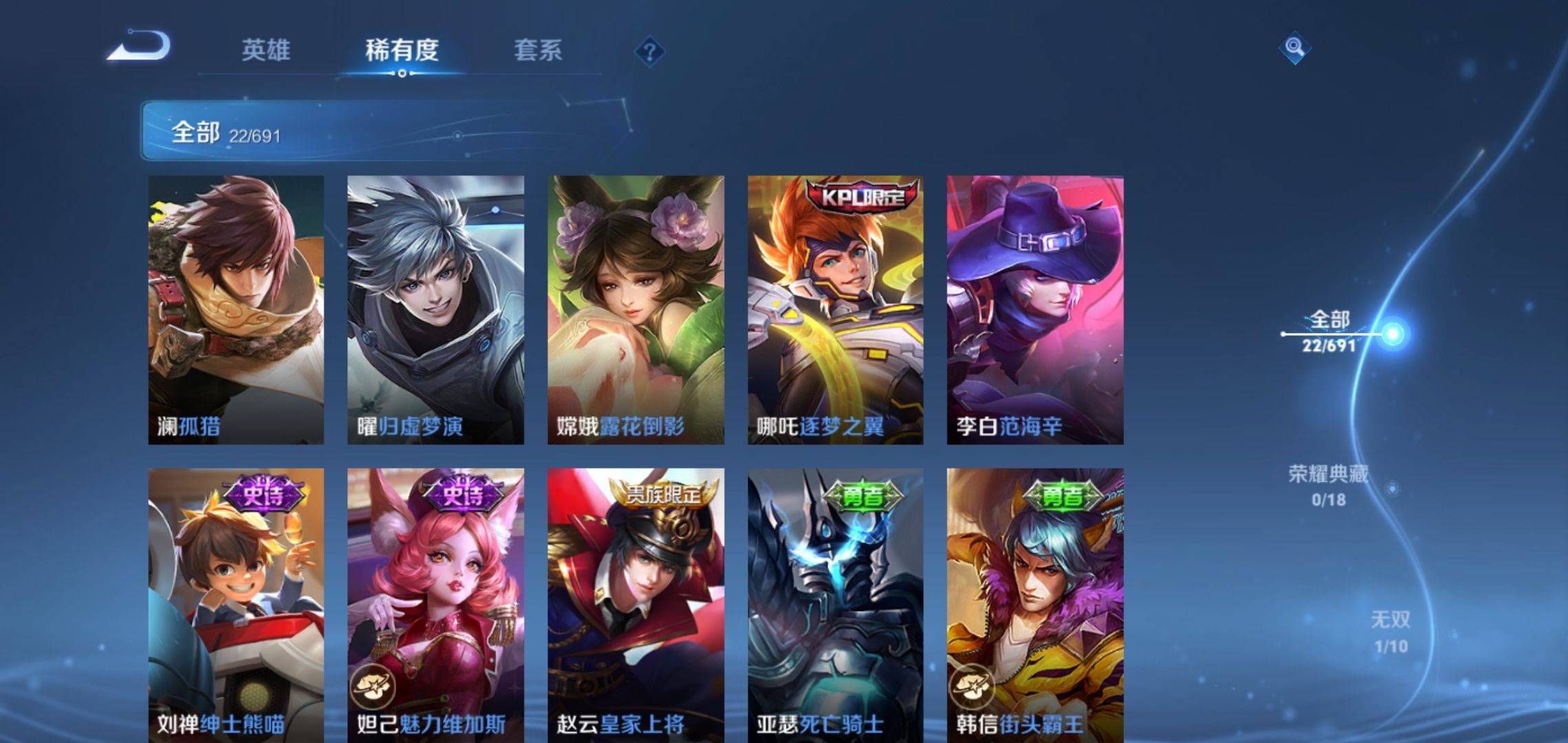This screenshot has width=1568, height=743.
Task: Go back with the return arrow
Action: tap(140, 47)
